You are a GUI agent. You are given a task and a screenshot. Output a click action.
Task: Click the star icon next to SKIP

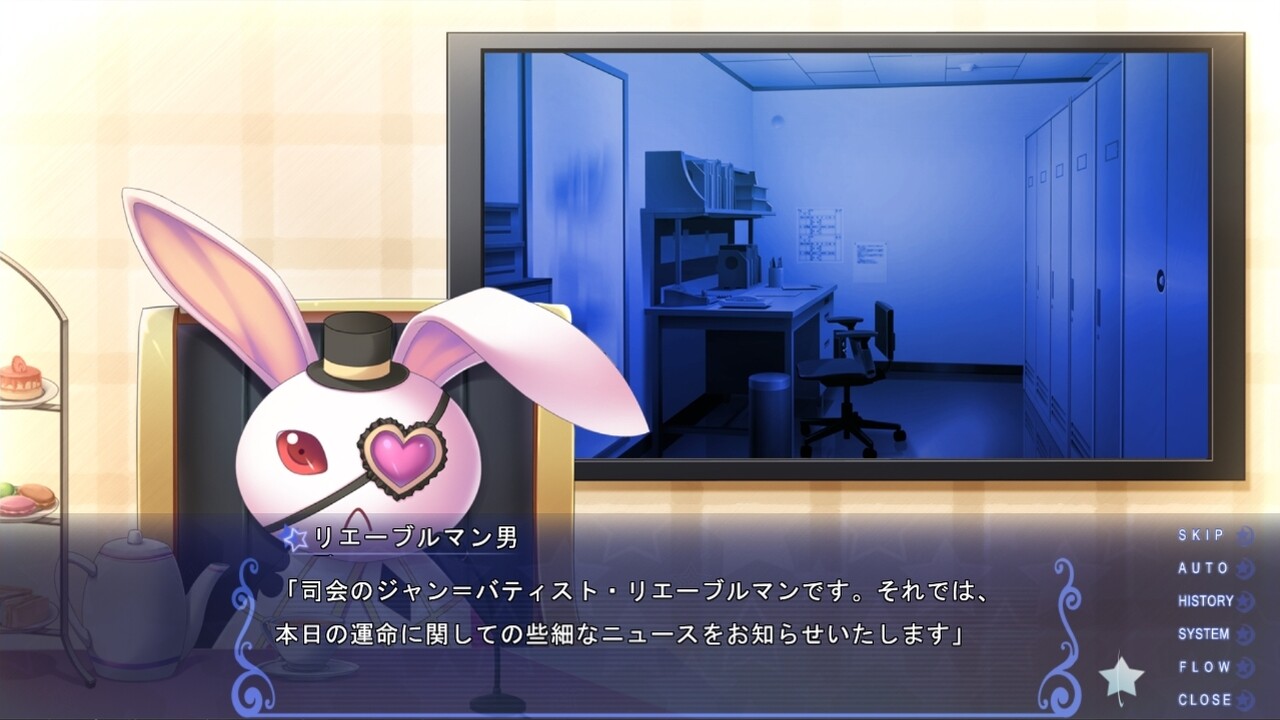coord(1241,535)
